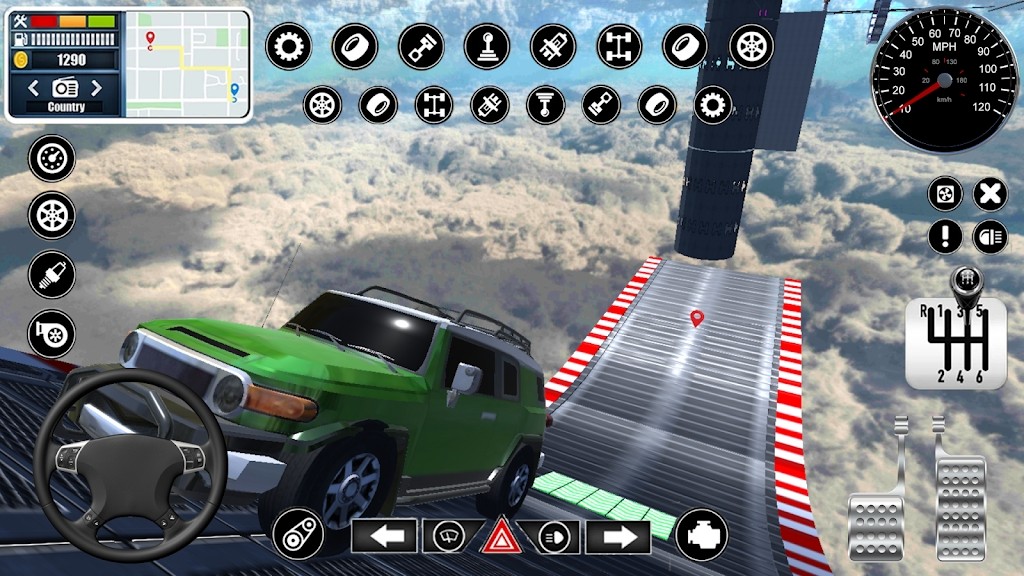
Task: Activate the turbocharger icon
Action: tap(51, 332)
